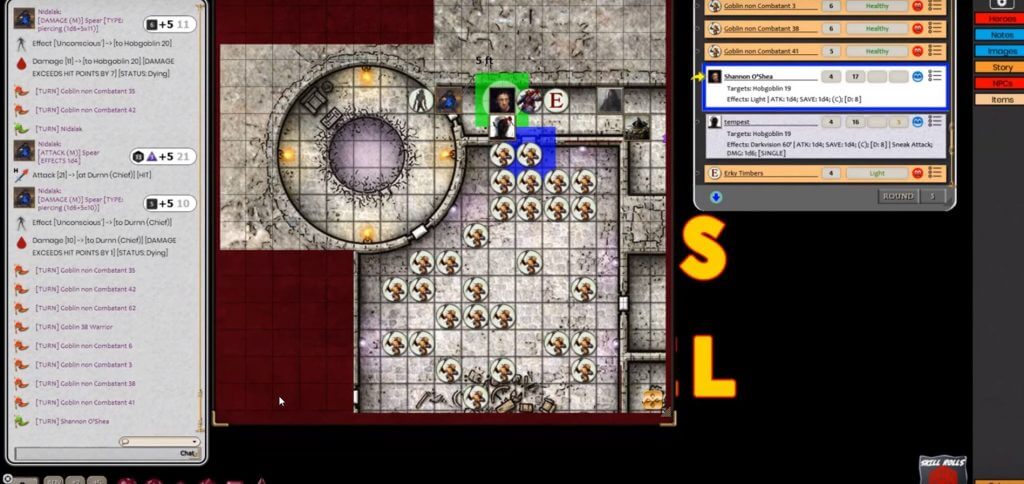Image resolution: width=1024 pixels, height=484 pixels.
Task: Select the Erky Timbers "E" token
Action: tap(556, 100)
